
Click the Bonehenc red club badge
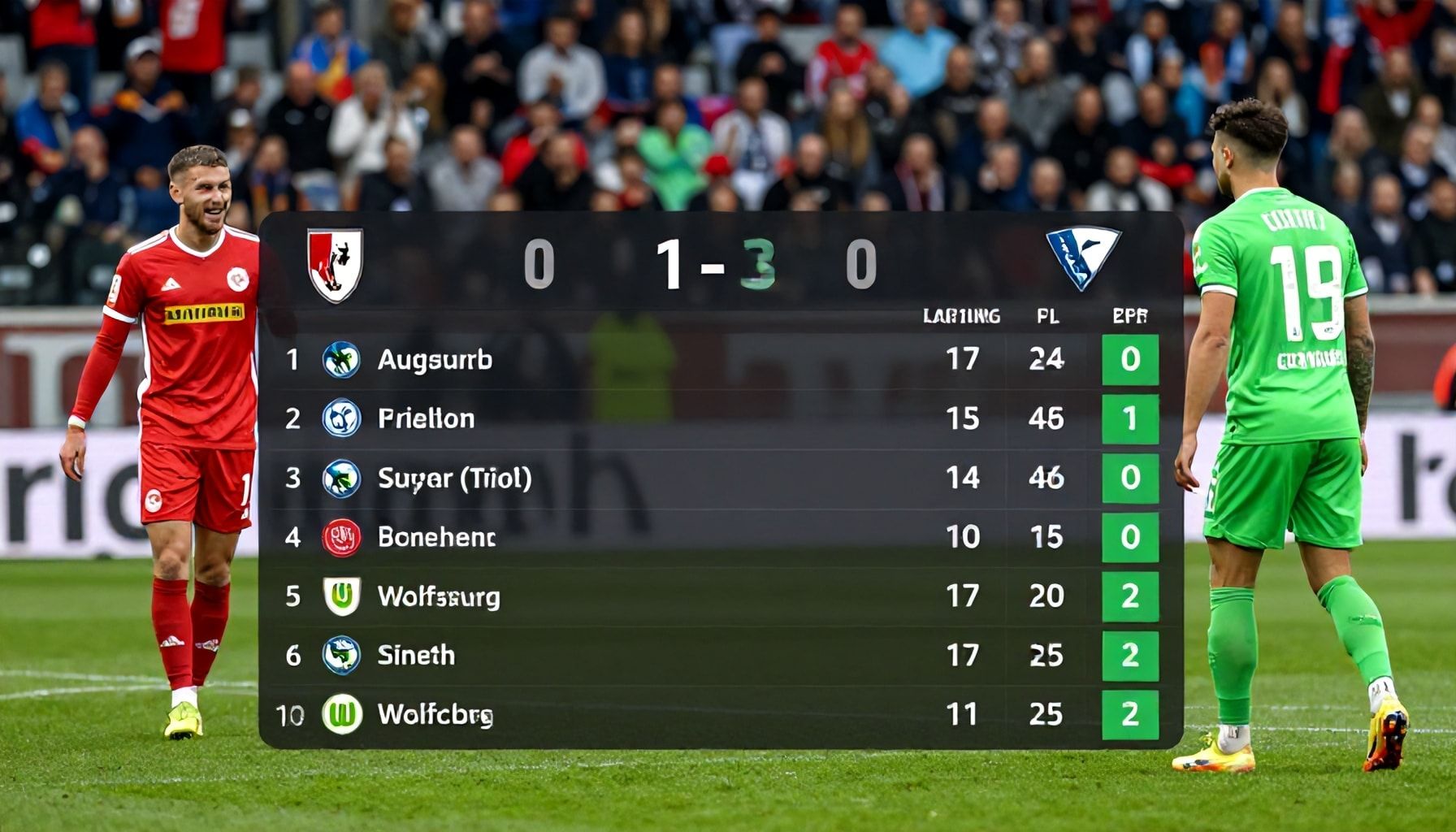pyautogui.click(x=341, y=537)
